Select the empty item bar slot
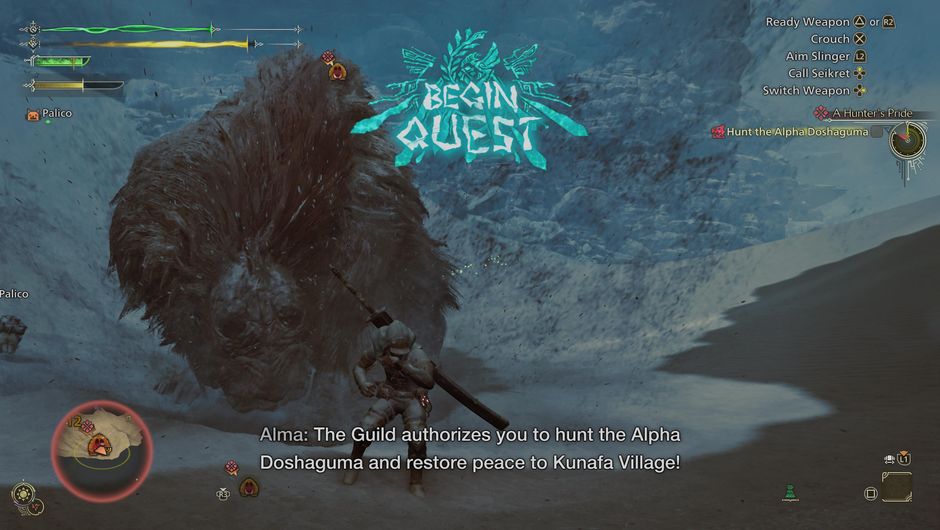Screen dimensions: 940x530 pyautogui.click(x=897, y=488)
